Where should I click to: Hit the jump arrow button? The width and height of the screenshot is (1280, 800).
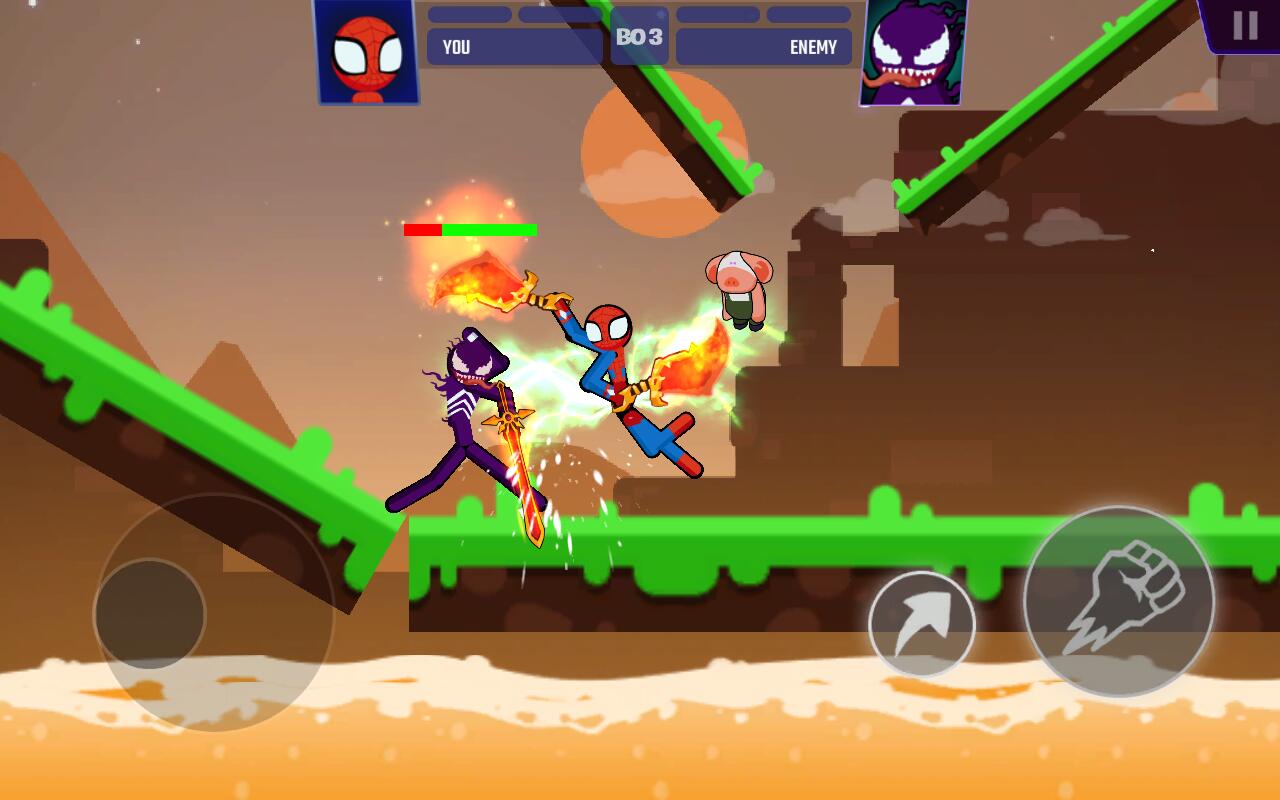pos(921,624)
